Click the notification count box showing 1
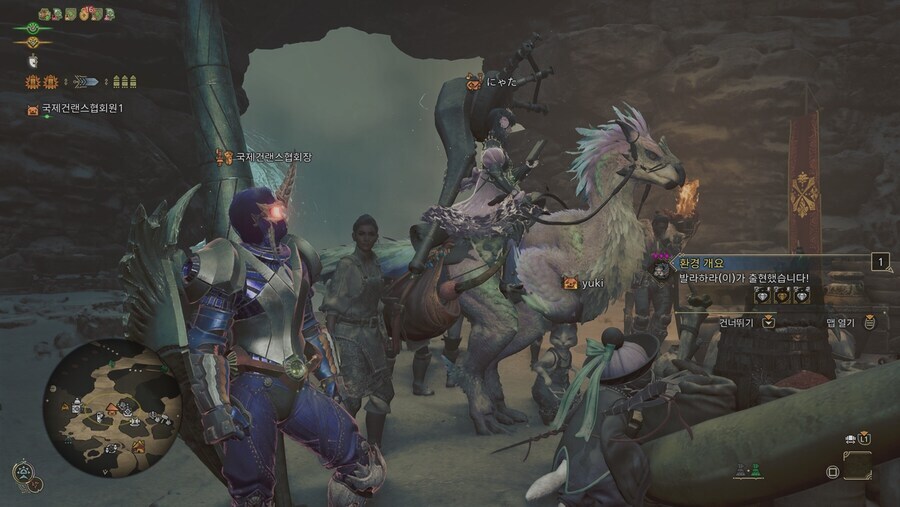 coord(881,262)
